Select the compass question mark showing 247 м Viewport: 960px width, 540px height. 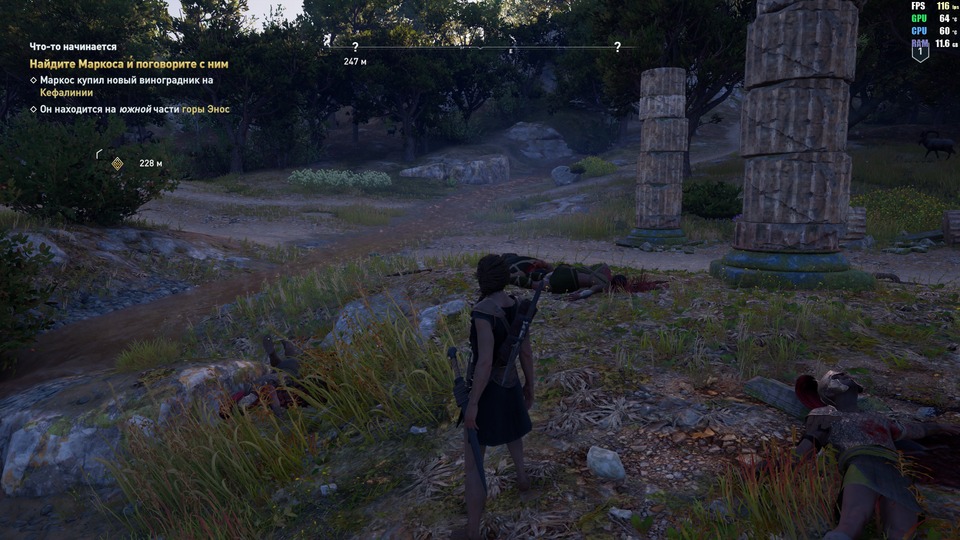click(x=355, y=47)
